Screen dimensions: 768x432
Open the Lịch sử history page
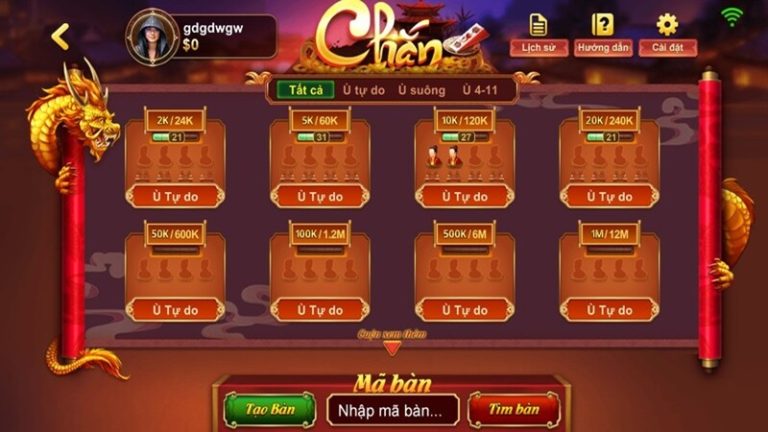539,33
